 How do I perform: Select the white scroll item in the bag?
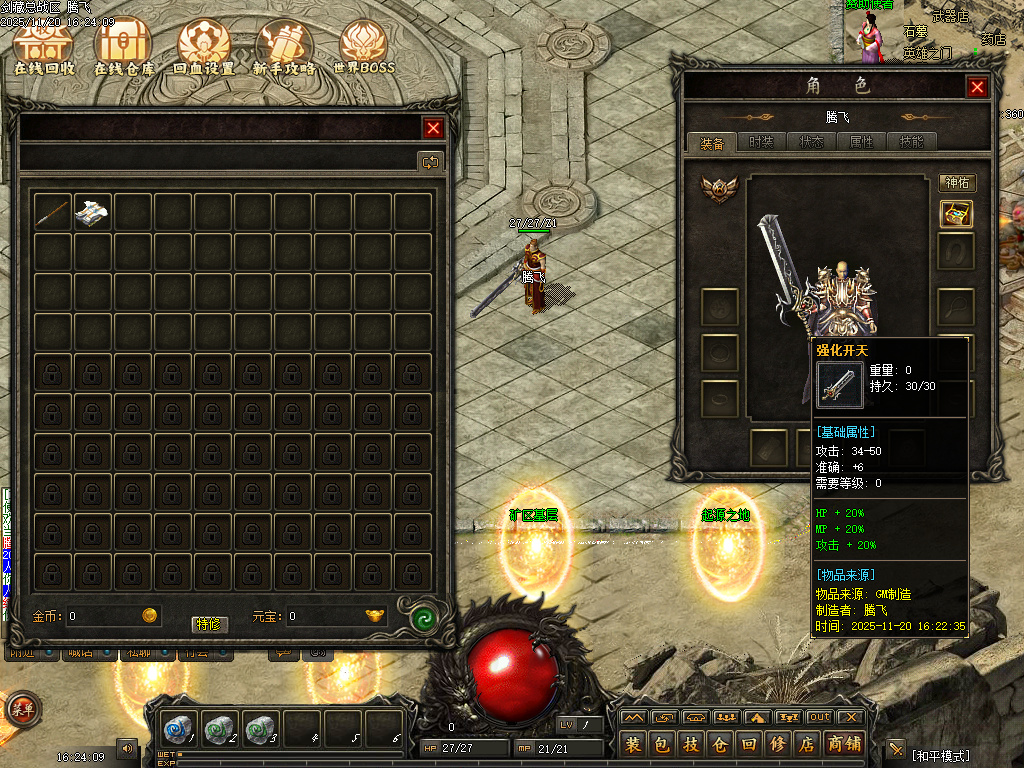pos(93,212)
